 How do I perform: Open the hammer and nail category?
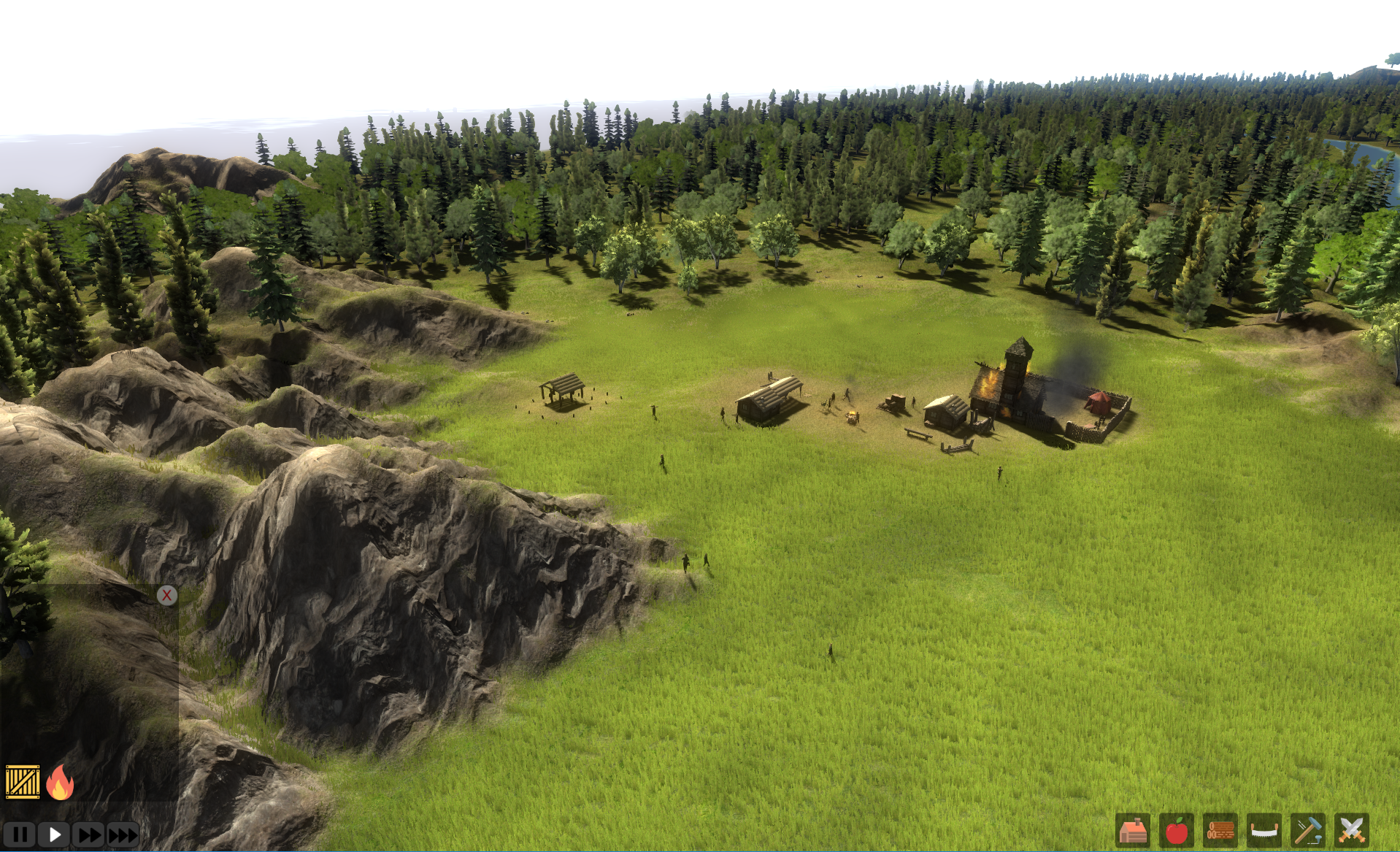click(1307, 831)
